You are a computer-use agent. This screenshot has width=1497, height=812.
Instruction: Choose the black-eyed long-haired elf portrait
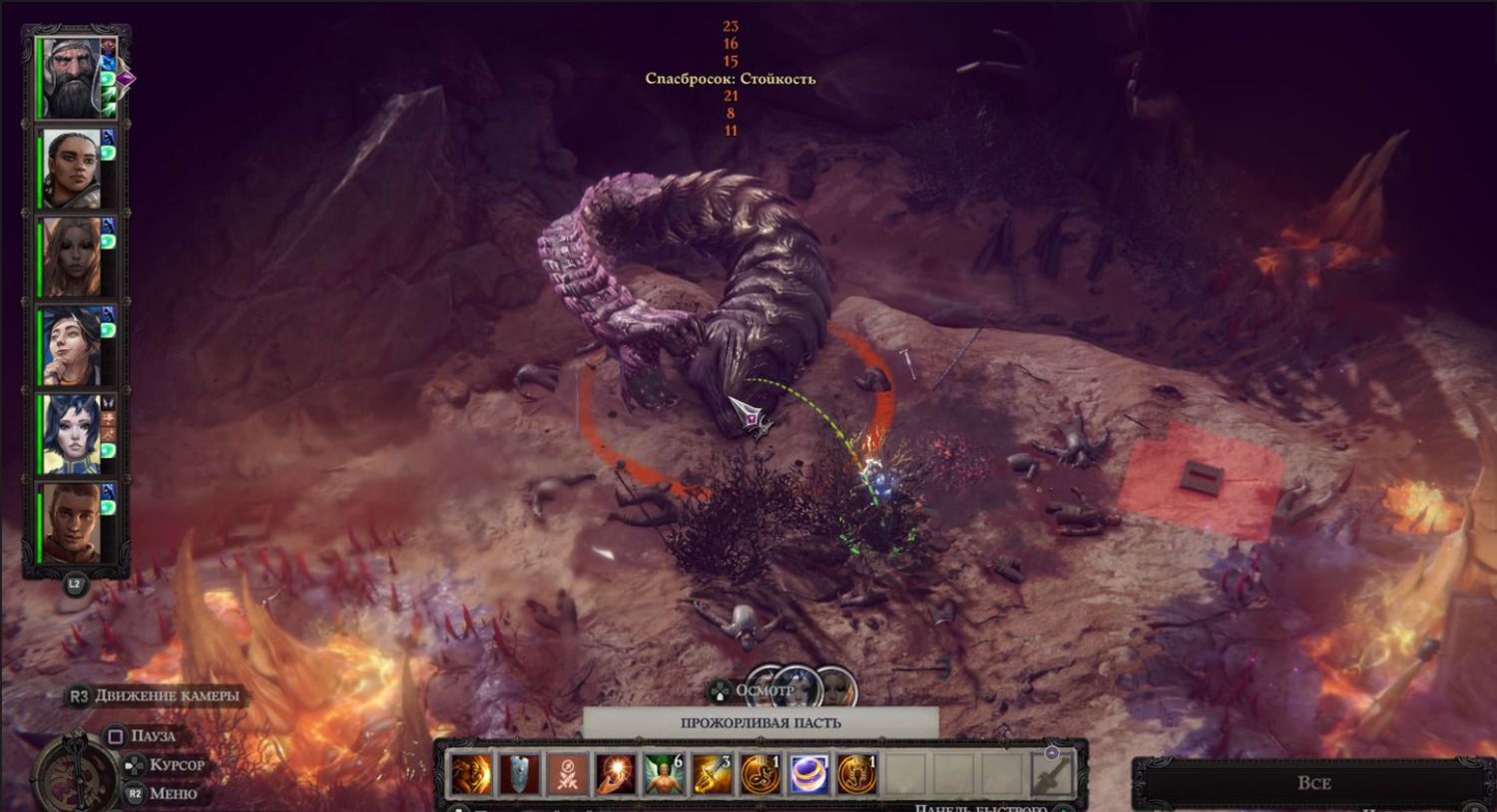[x=72, y=257]
